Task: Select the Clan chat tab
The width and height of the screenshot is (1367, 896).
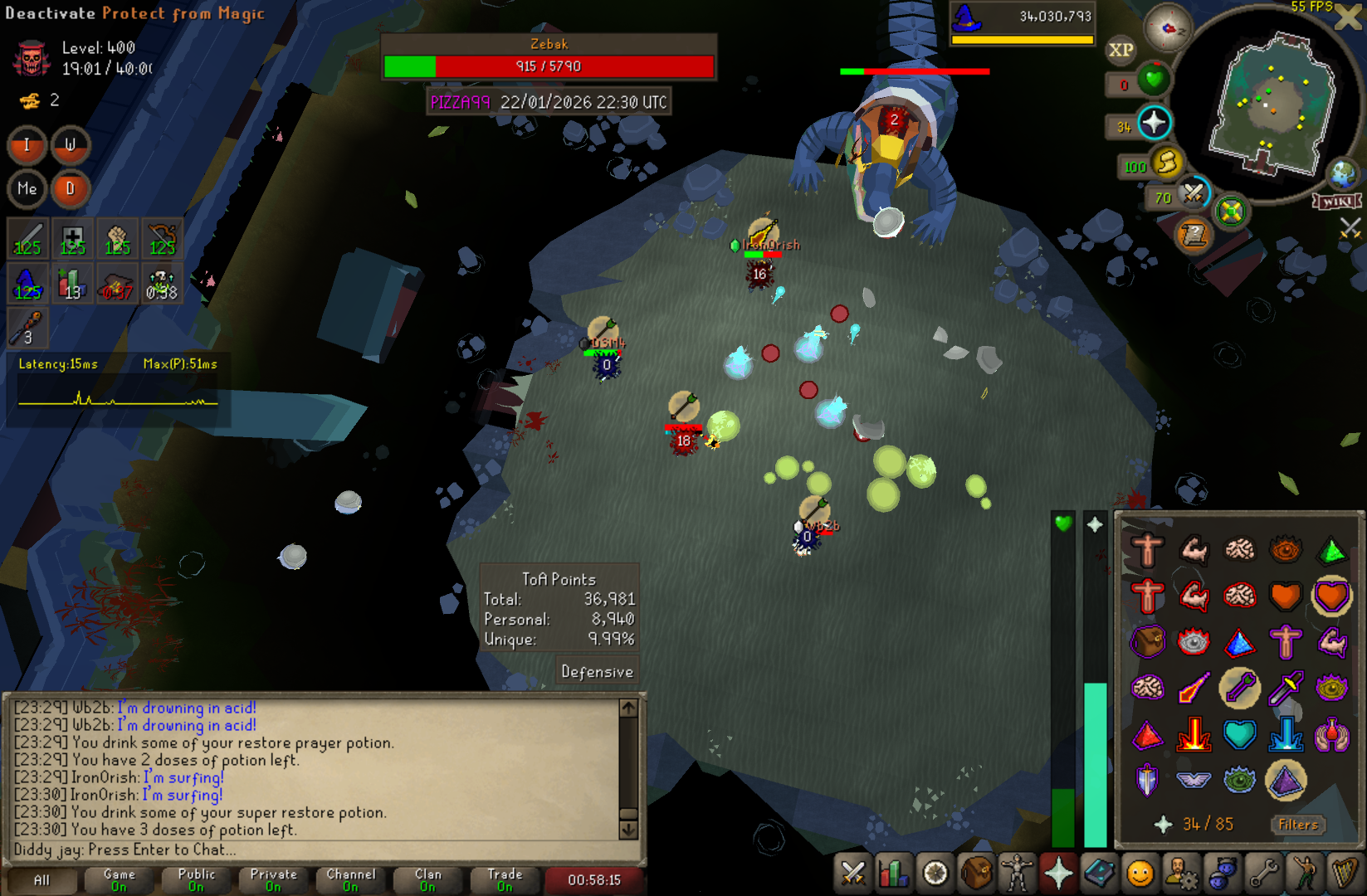Action: point(427,879)
